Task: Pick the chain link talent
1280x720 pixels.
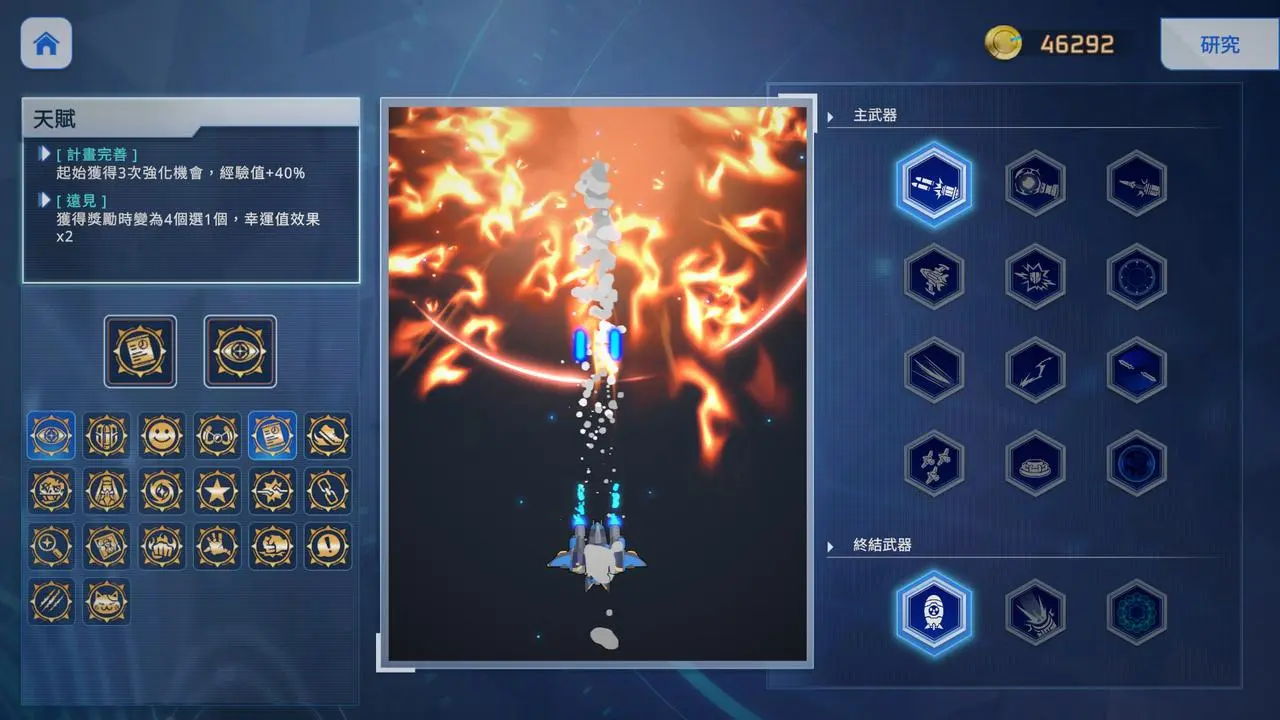Action: (x=328, y=491)
